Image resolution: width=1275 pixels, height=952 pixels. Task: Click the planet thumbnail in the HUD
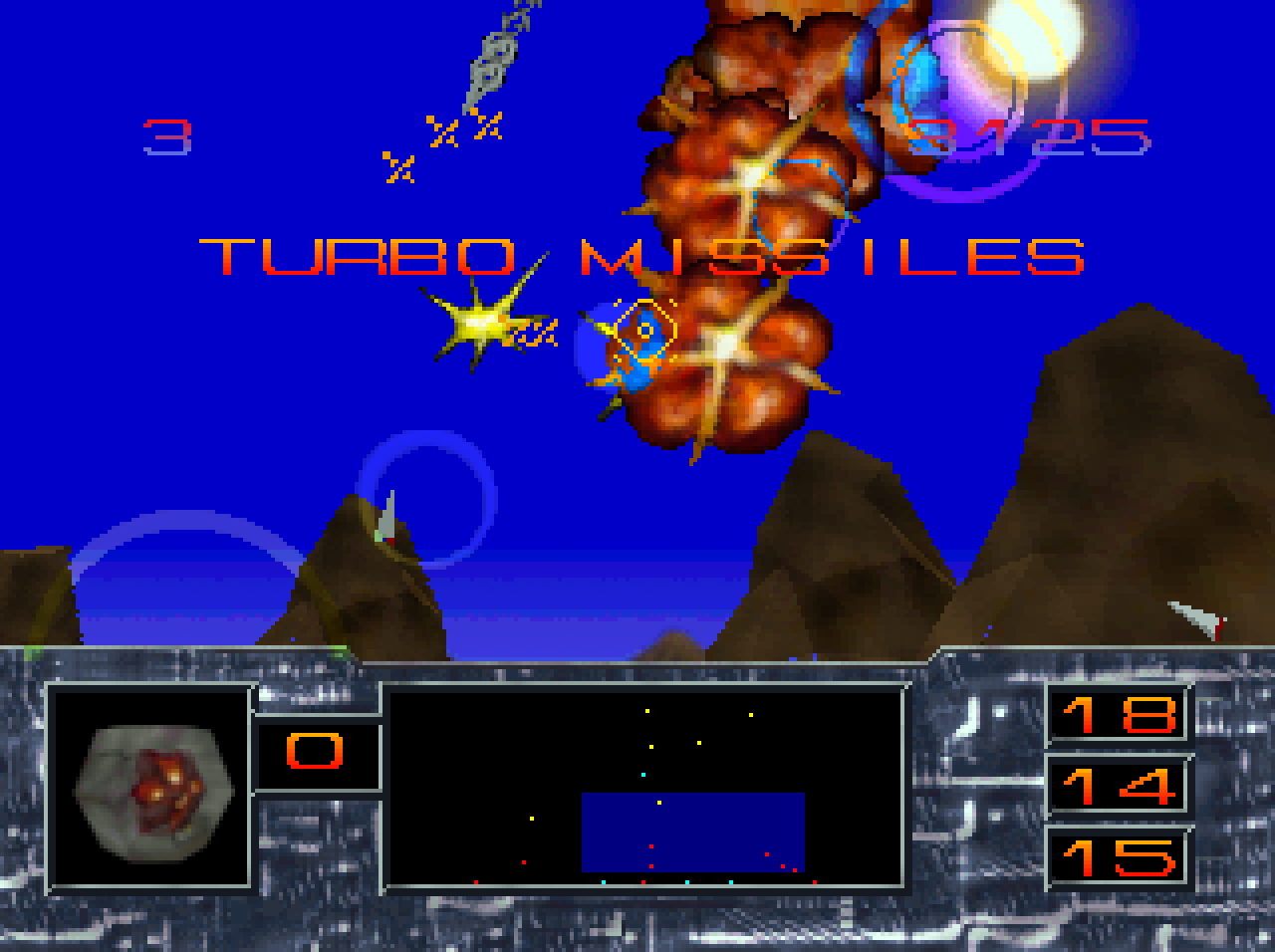(x=151, y=792)
